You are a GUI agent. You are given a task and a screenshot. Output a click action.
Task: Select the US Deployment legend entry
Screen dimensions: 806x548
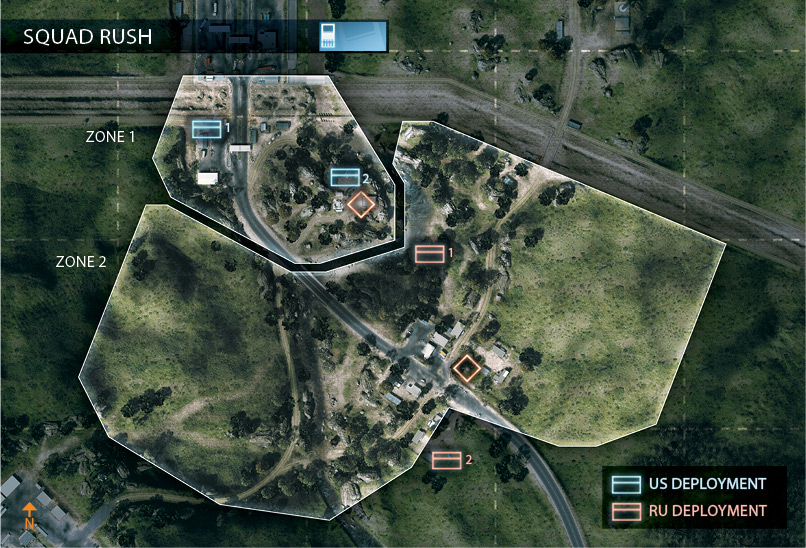point(690,484)
